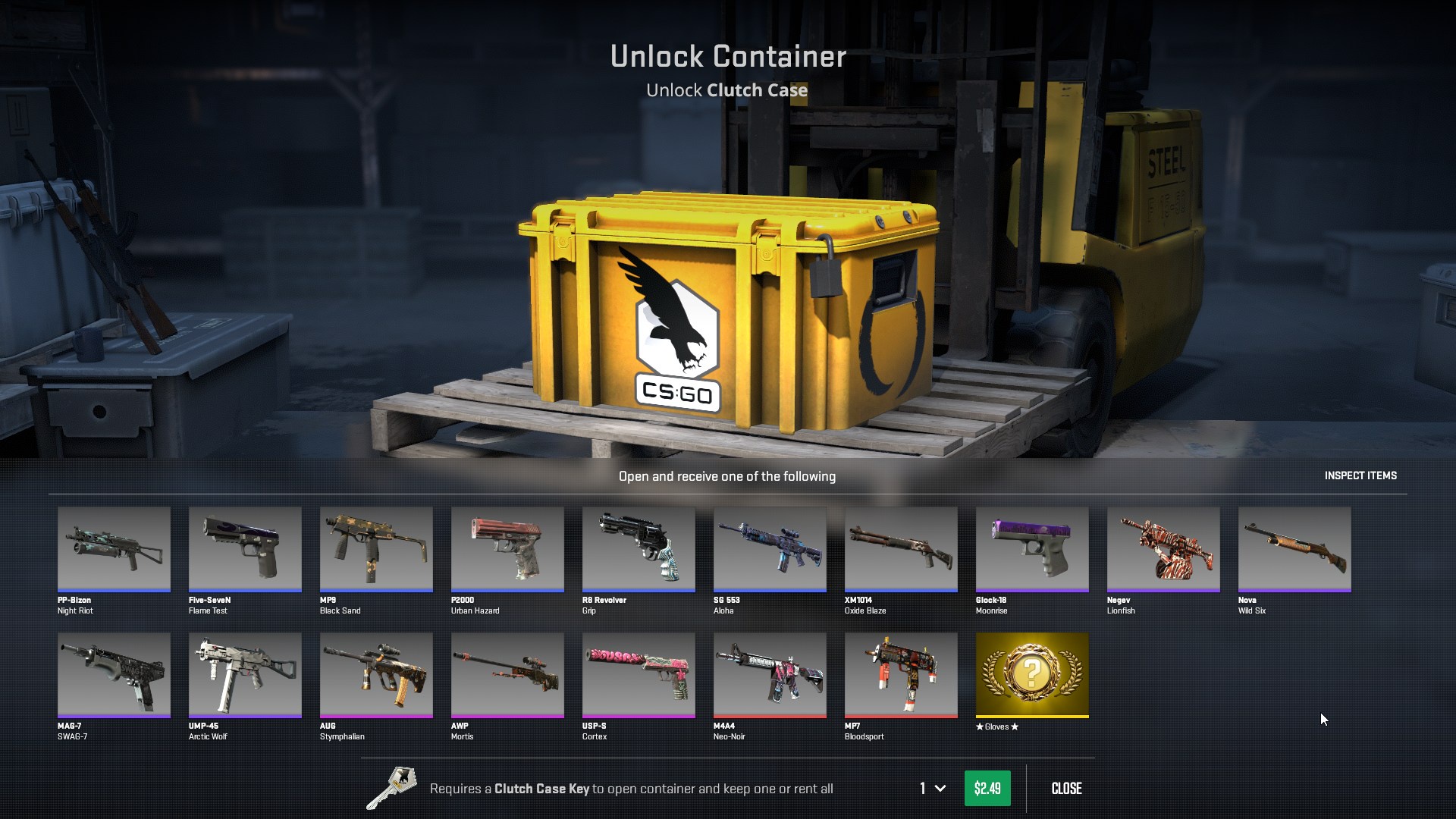Click the Inspect Items button
1456x819 pixels.
(x=1360, y=475)
